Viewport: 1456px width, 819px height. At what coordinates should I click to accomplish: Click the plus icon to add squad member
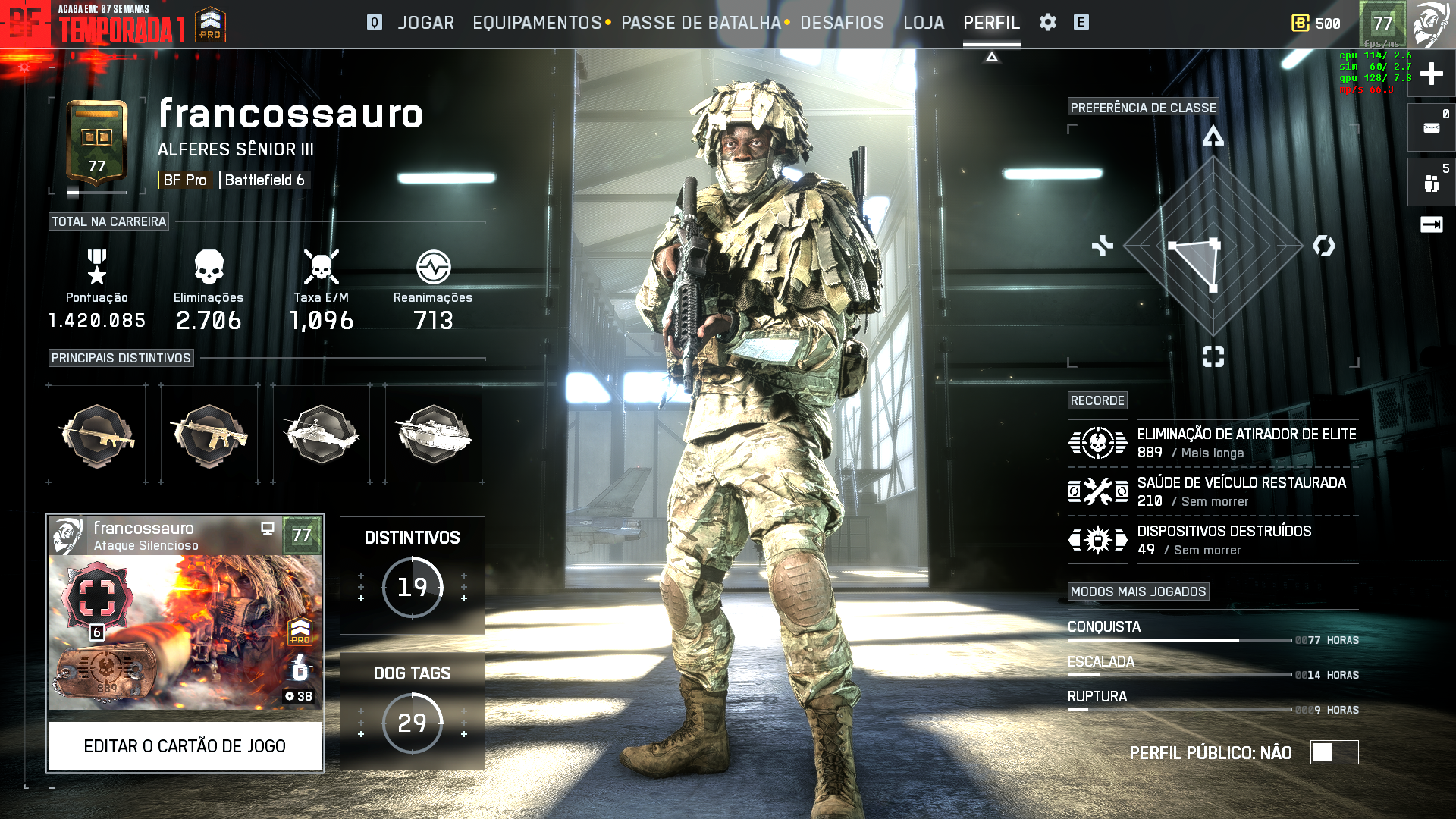pyautogui.click(x=1431, y=74)
